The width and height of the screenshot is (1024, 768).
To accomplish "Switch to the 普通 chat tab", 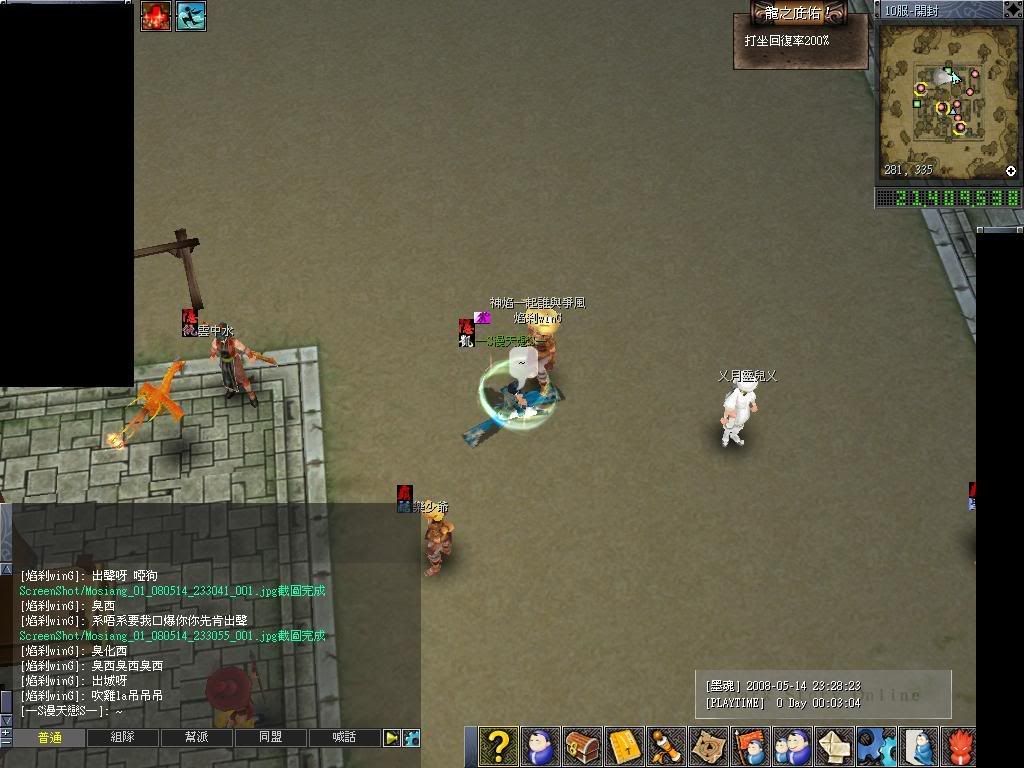I will 49,738.
